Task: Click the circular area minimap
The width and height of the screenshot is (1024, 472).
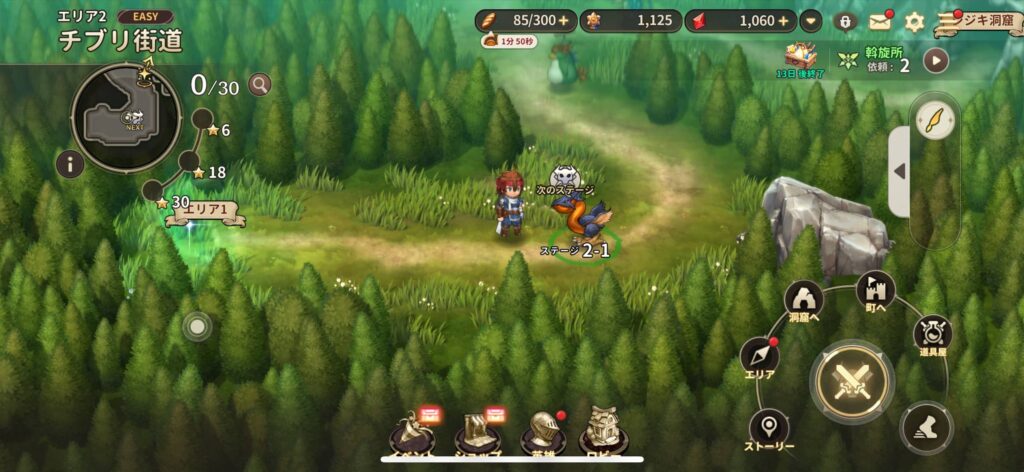Action: tap(126, 118)
